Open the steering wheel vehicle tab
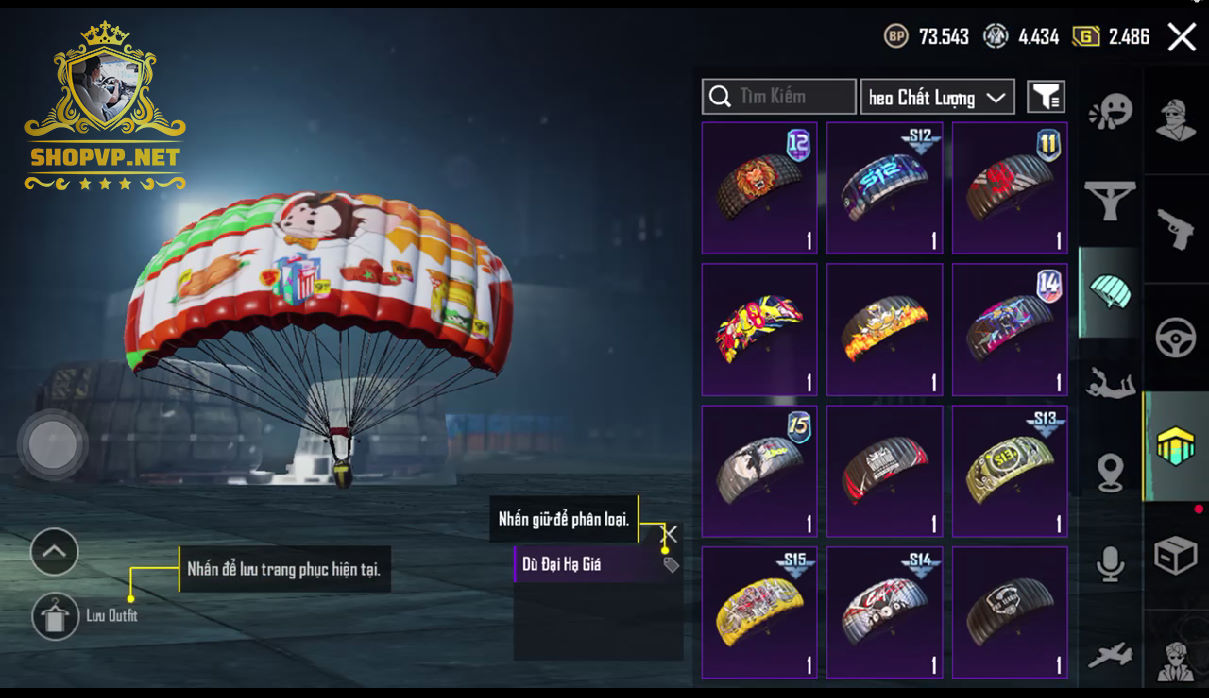Screen dimensions: 1209x698 1175,338
